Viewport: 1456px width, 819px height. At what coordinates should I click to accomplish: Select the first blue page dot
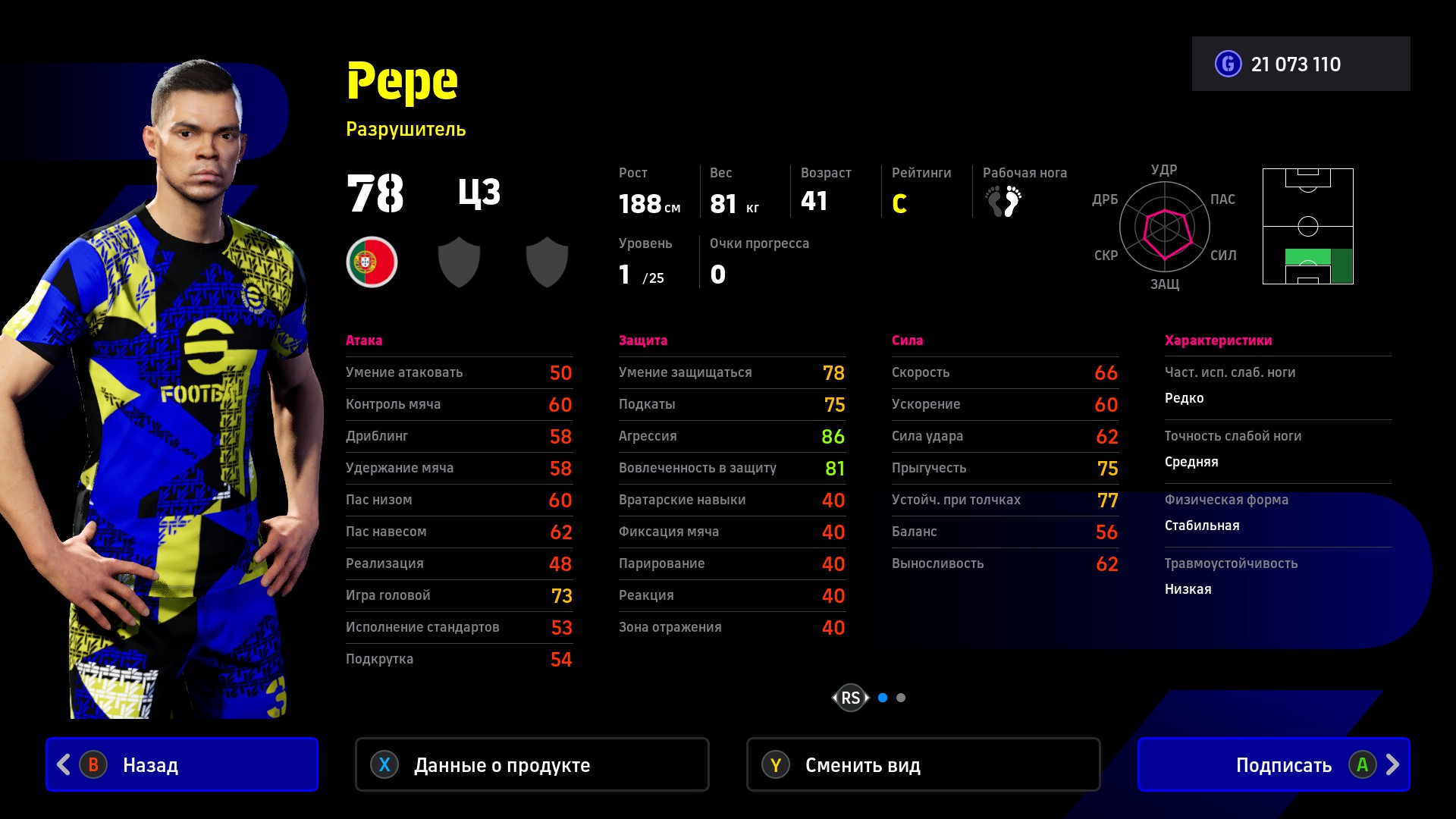(883, 698)
